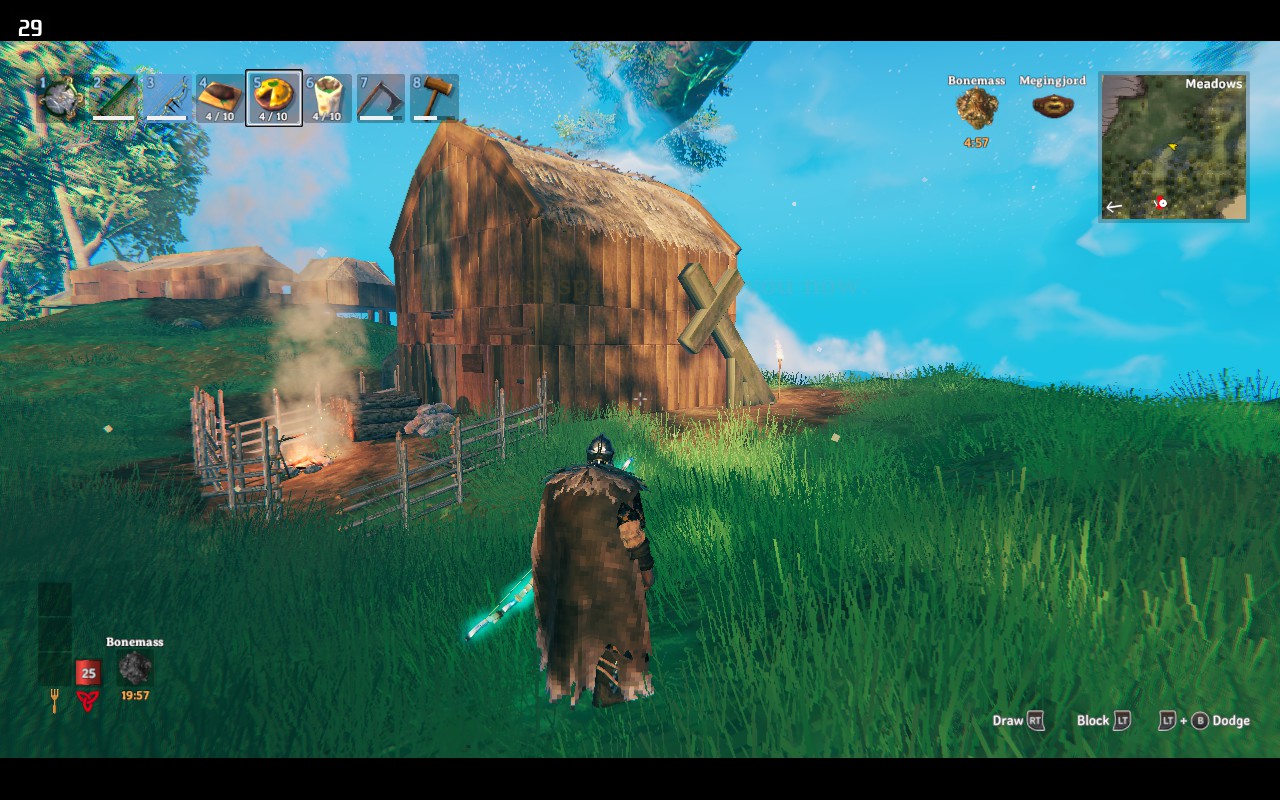The height and width of the screenshot is (800, 1280).
Task: Select the wooden hammer in slot 8
Action: click(x=433, y=98)
